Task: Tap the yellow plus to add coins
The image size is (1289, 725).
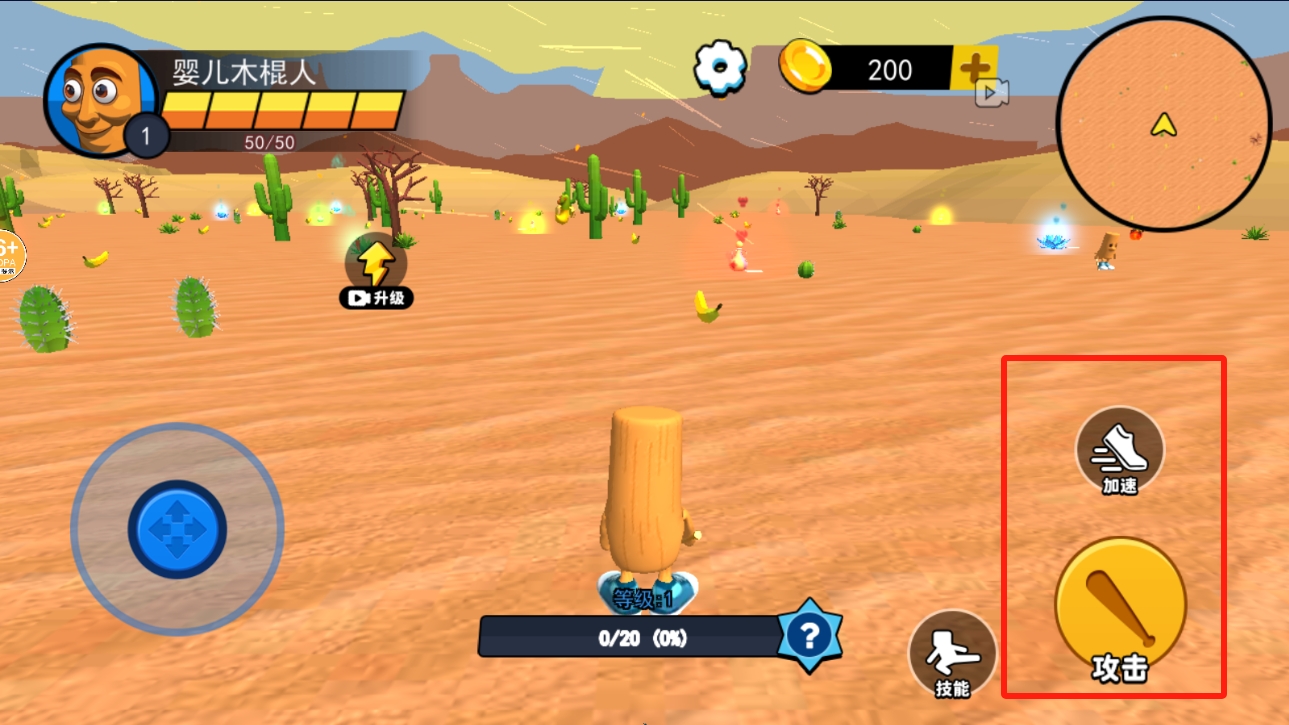Action: pyautogui.click(x=974, y=68)
